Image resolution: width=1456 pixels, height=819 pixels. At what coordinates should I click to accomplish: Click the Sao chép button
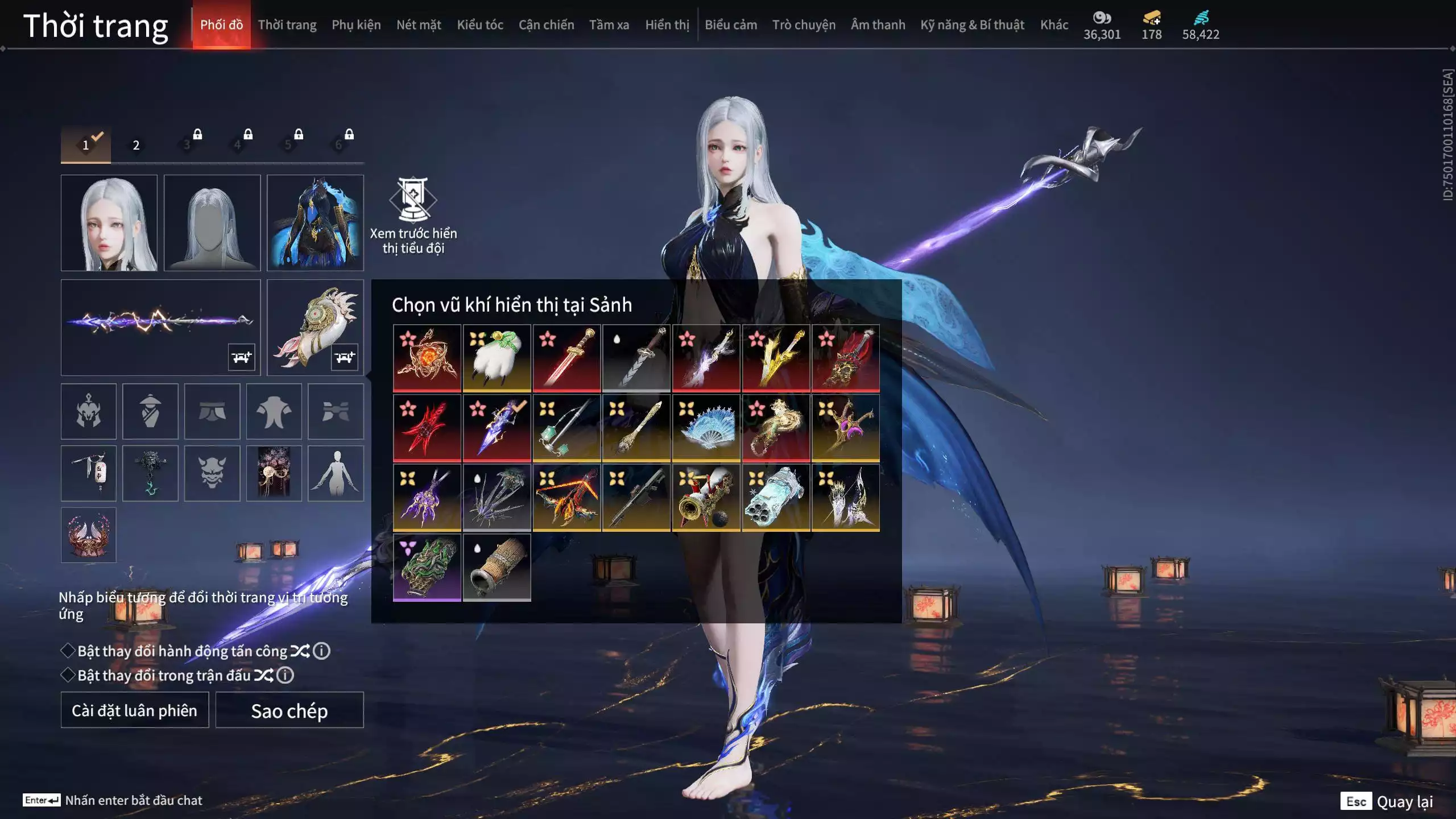[x=289, y=710]
